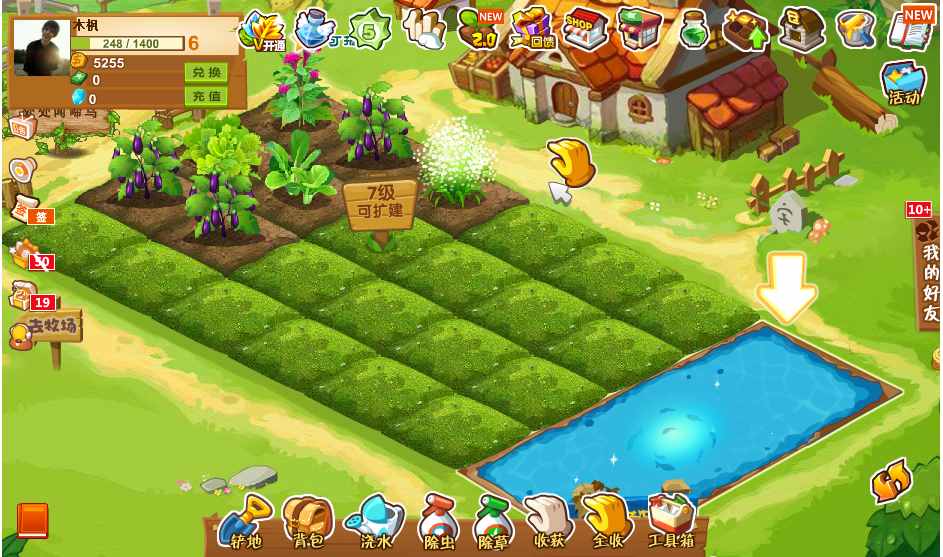Open the 背包 backpack
The width and height of the screenshot is (943, 557).
(308, 522)
